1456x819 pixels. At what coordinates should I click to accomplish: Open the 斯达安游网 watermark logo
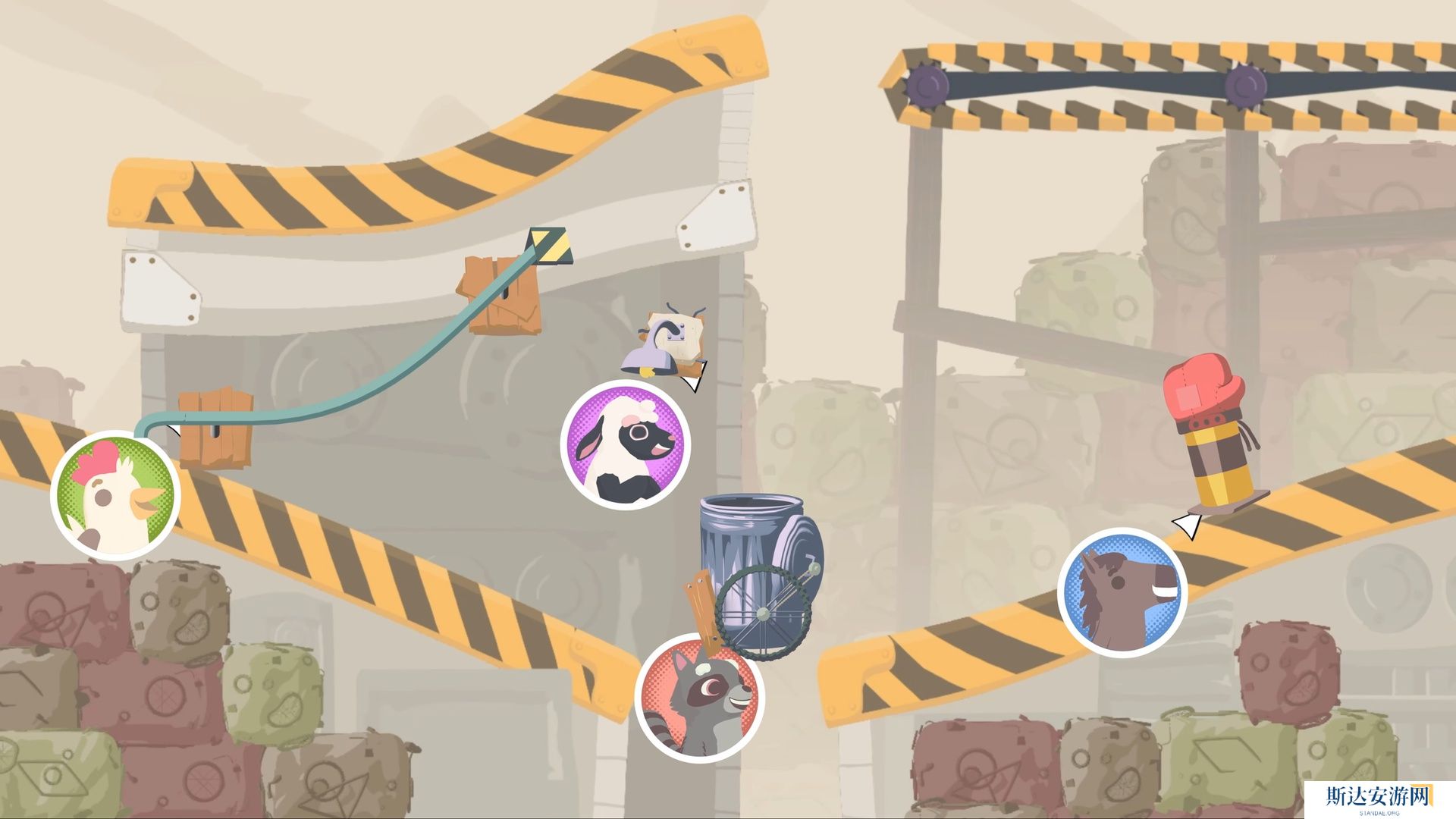(x=1378, y=798)
